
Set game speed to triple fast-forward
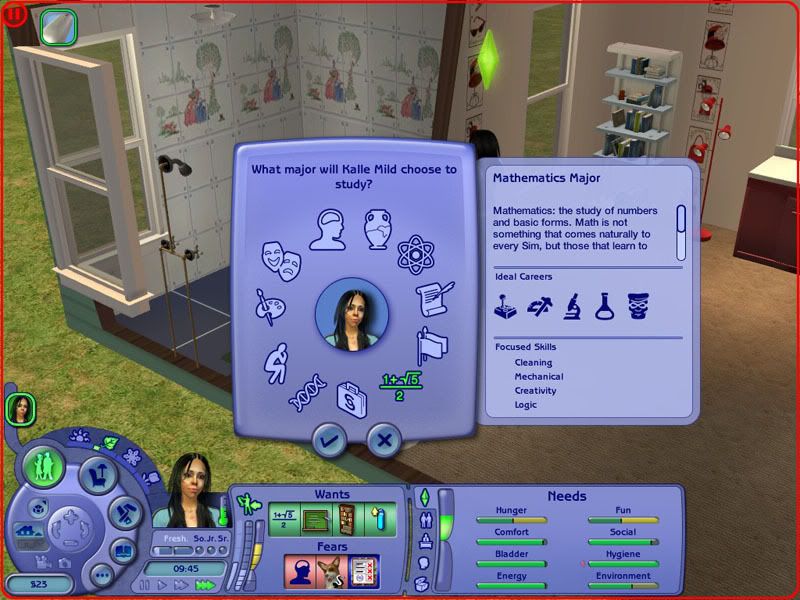(207, 585)
